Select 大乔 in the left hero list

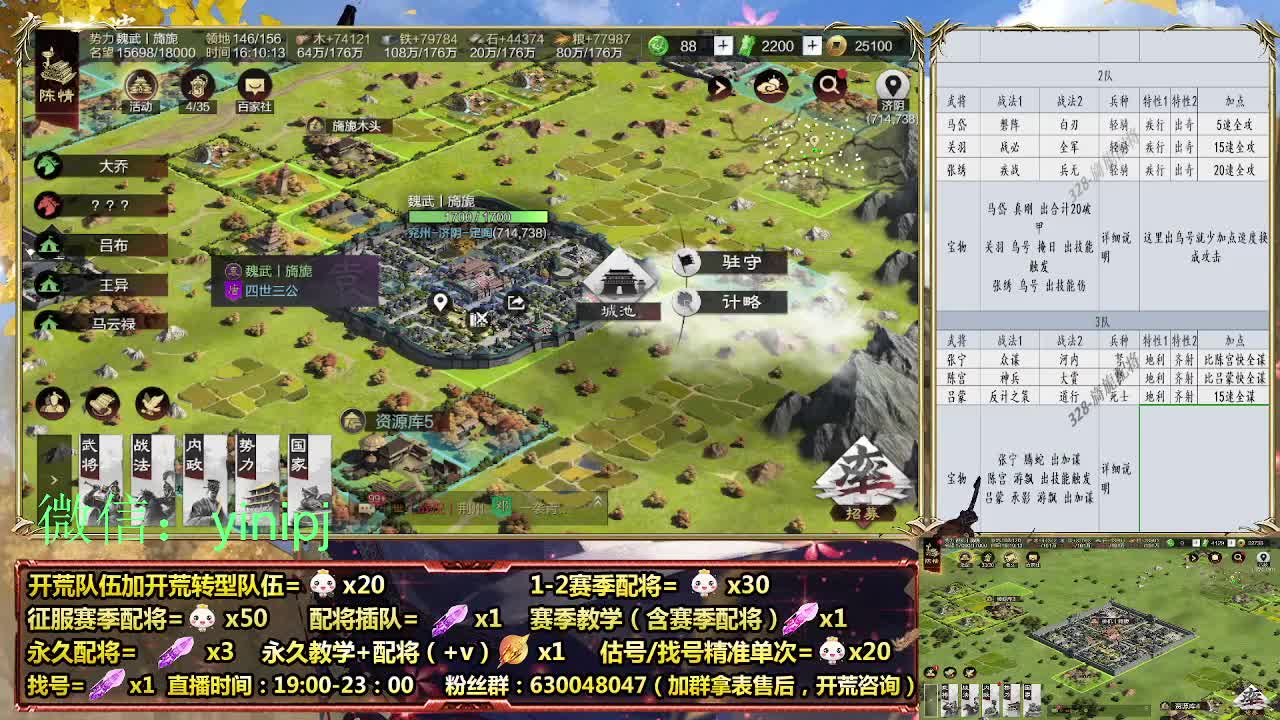(x=95, y=167)
